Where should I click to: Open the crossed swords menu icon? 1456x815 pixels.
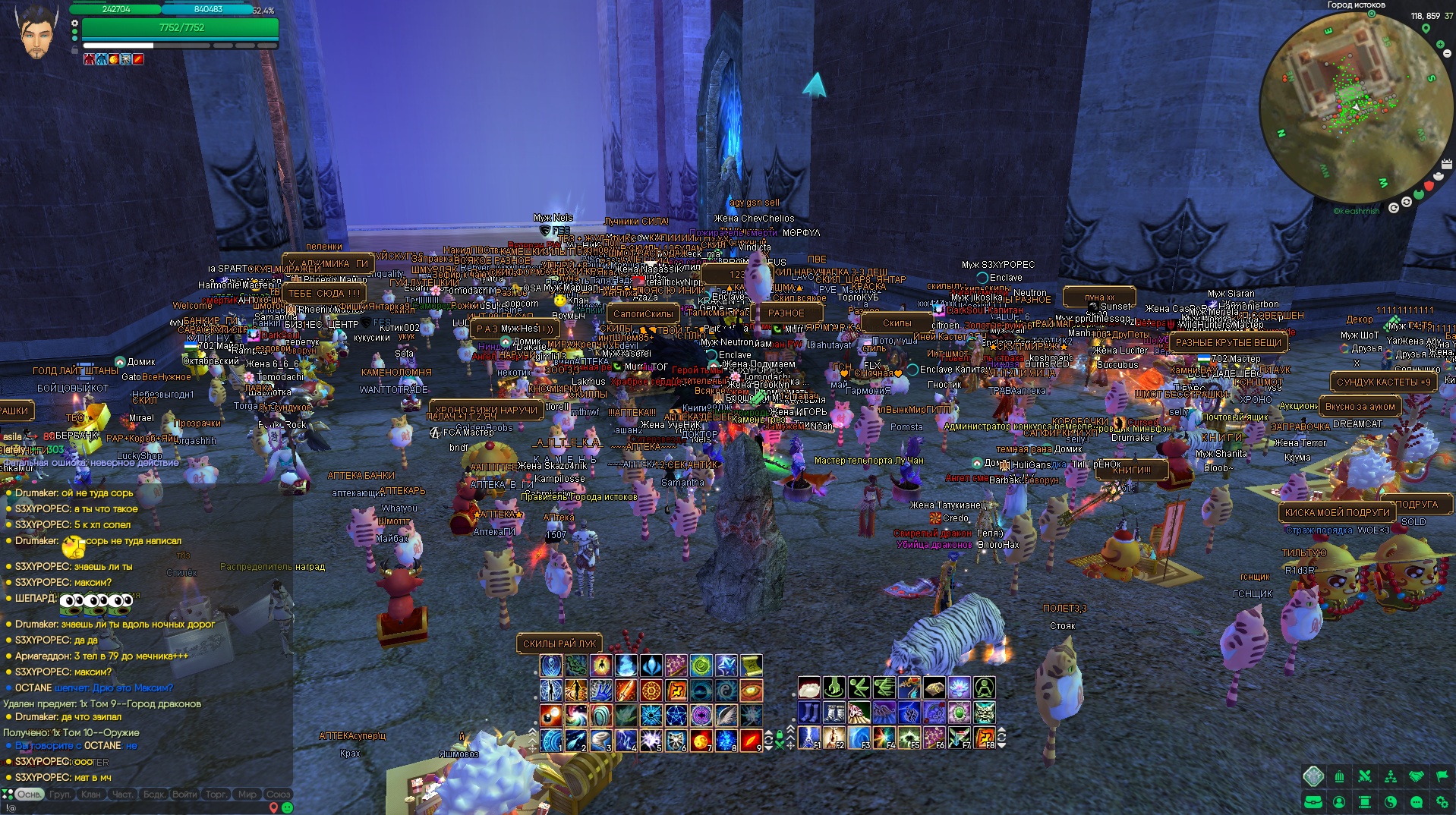point(1365,776)
